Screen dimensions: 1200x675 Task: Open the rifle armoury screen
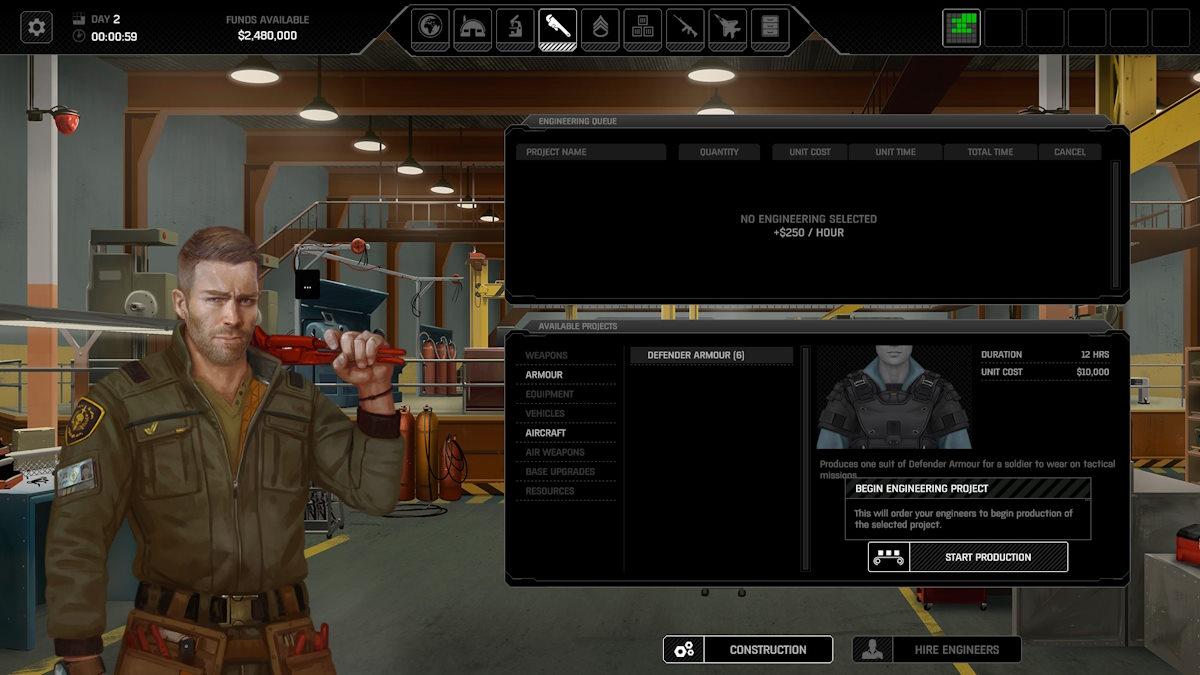(685, 27)
